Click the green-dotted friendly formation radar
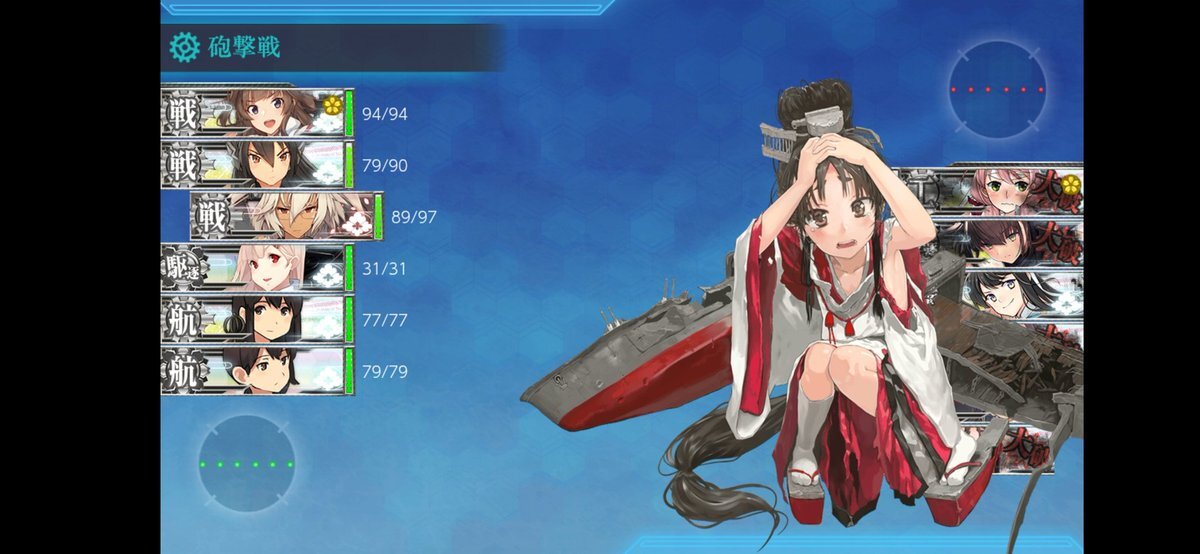The width and height of the screenshot is (1200, 554). (x=246, y=464)
